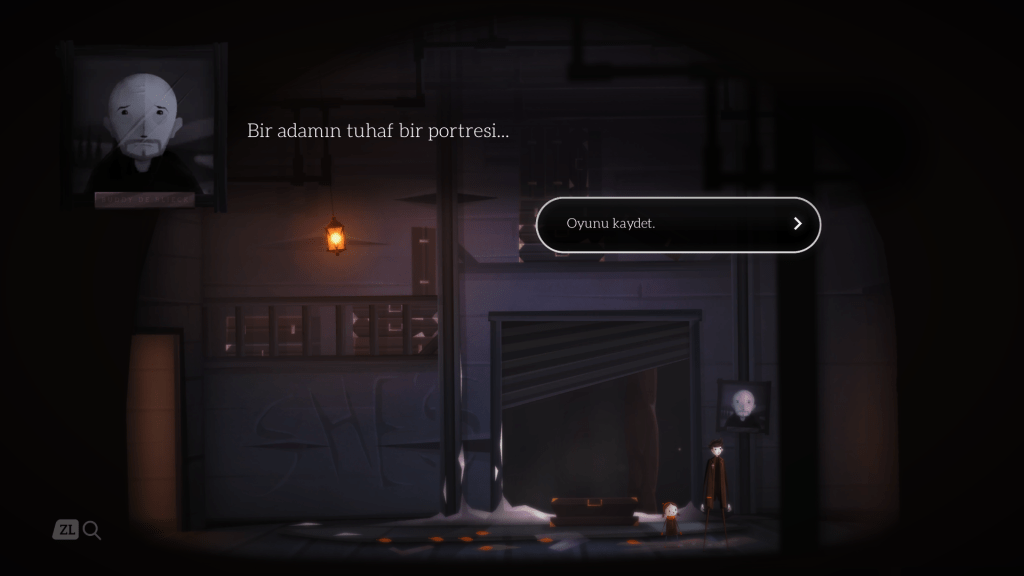The width and height of the screenshot is (1024, 576).
Task: Choose the "Oyunu kaydet." dialogue option
Action: pos(677,224)
